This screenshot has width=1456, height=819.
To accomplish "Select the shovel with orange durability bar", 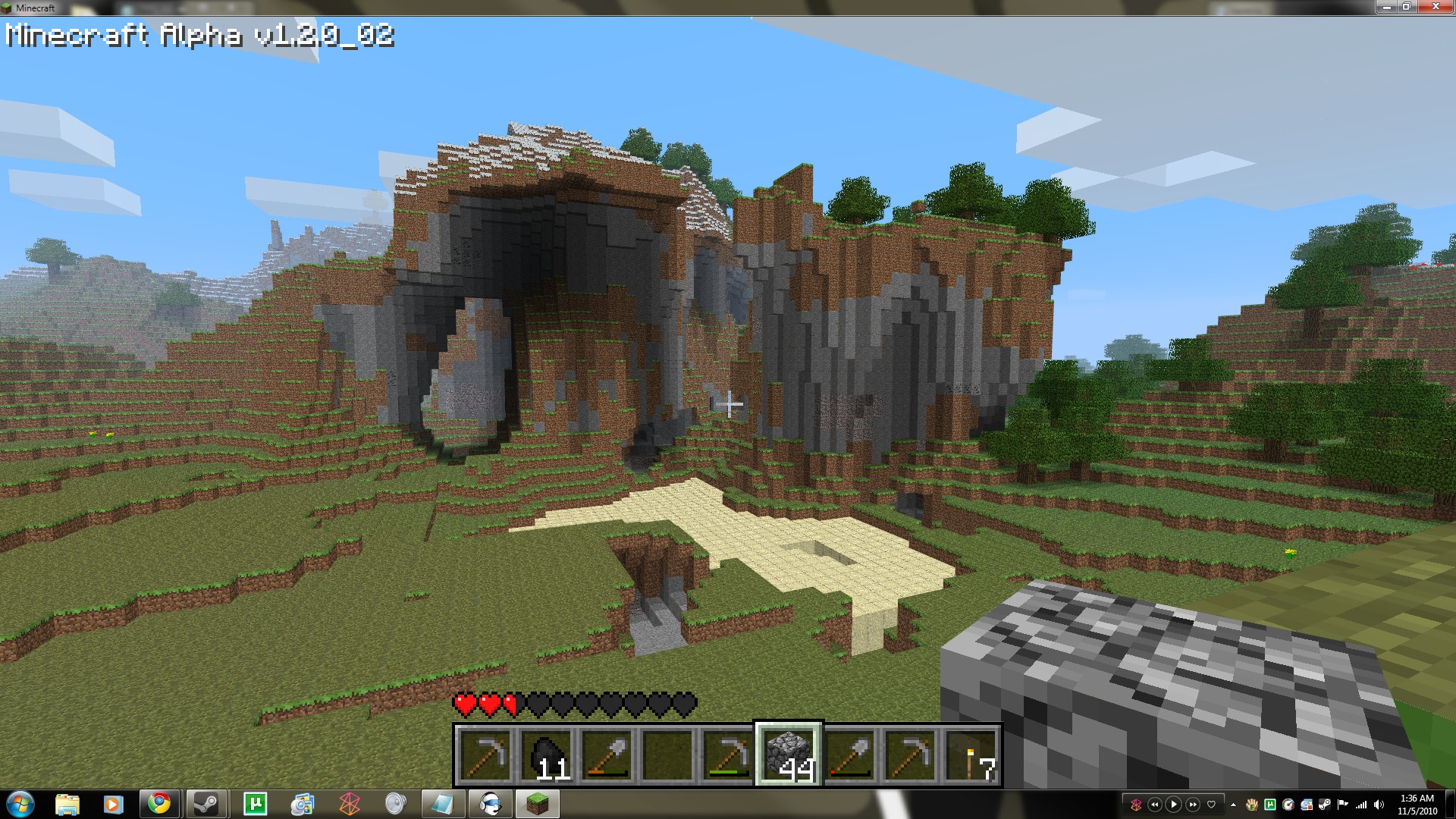I will (607, 755).
